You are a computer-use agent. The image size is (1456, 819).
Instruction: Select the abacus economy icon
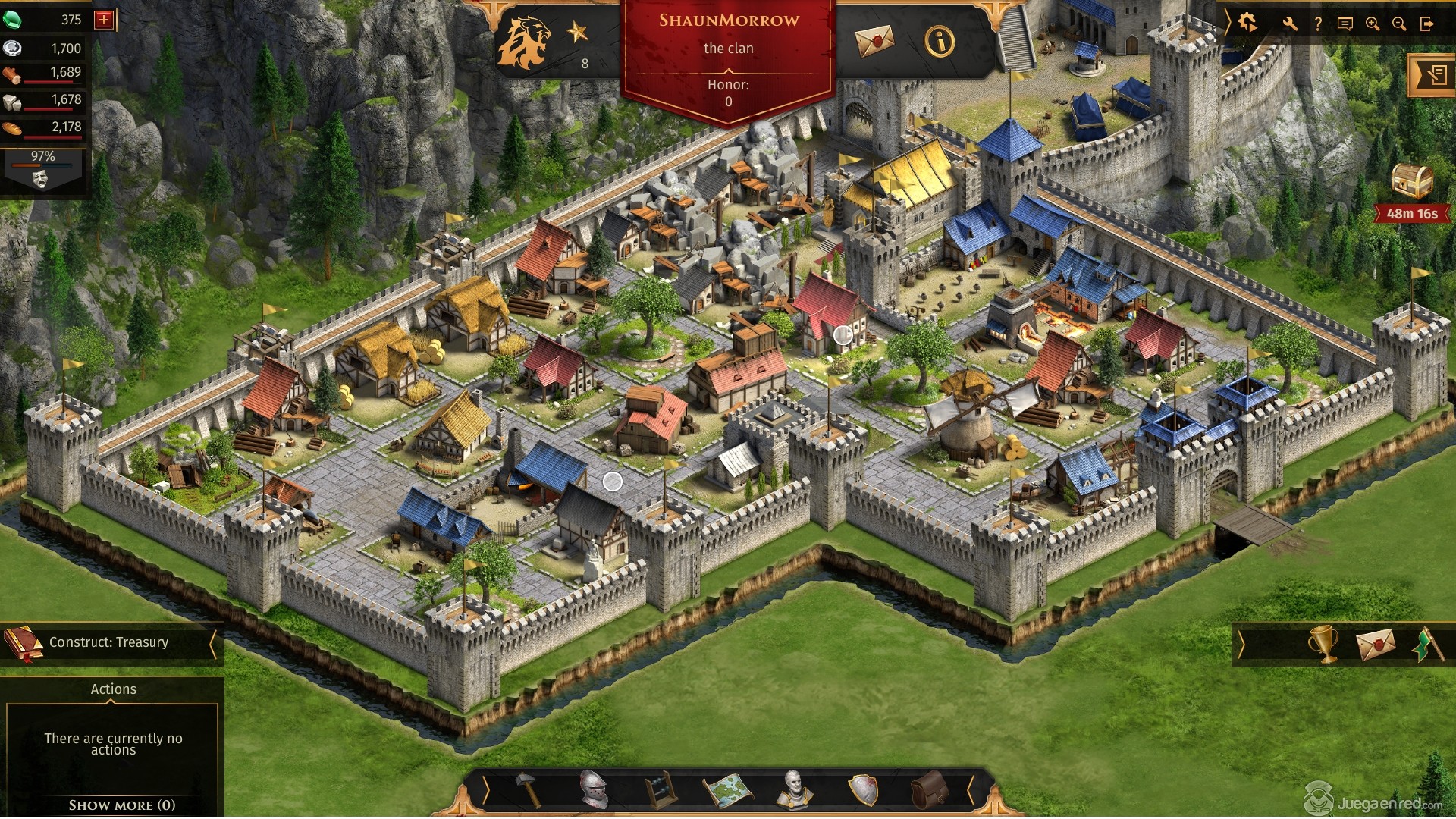pos(660,791)
